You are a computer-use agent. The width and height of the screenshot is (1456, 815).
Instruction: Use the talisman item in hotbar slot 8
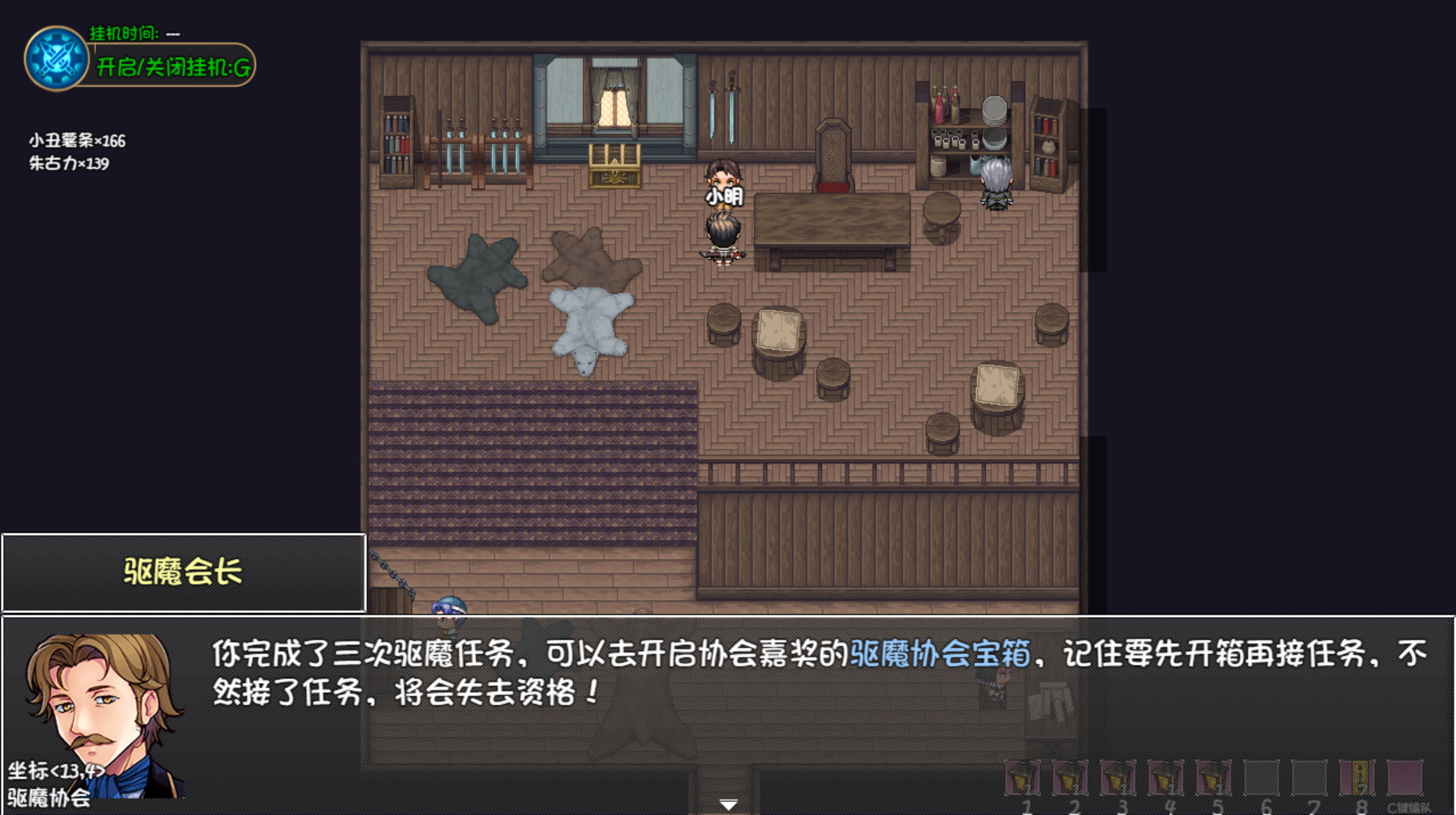(x=1358, y=778)
